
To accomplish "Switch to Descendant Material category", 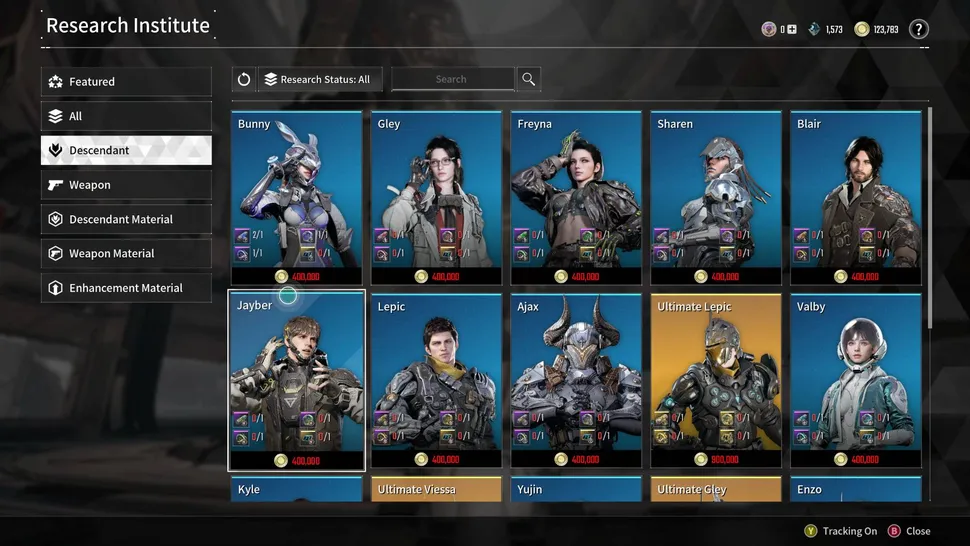I will (126, 219).
